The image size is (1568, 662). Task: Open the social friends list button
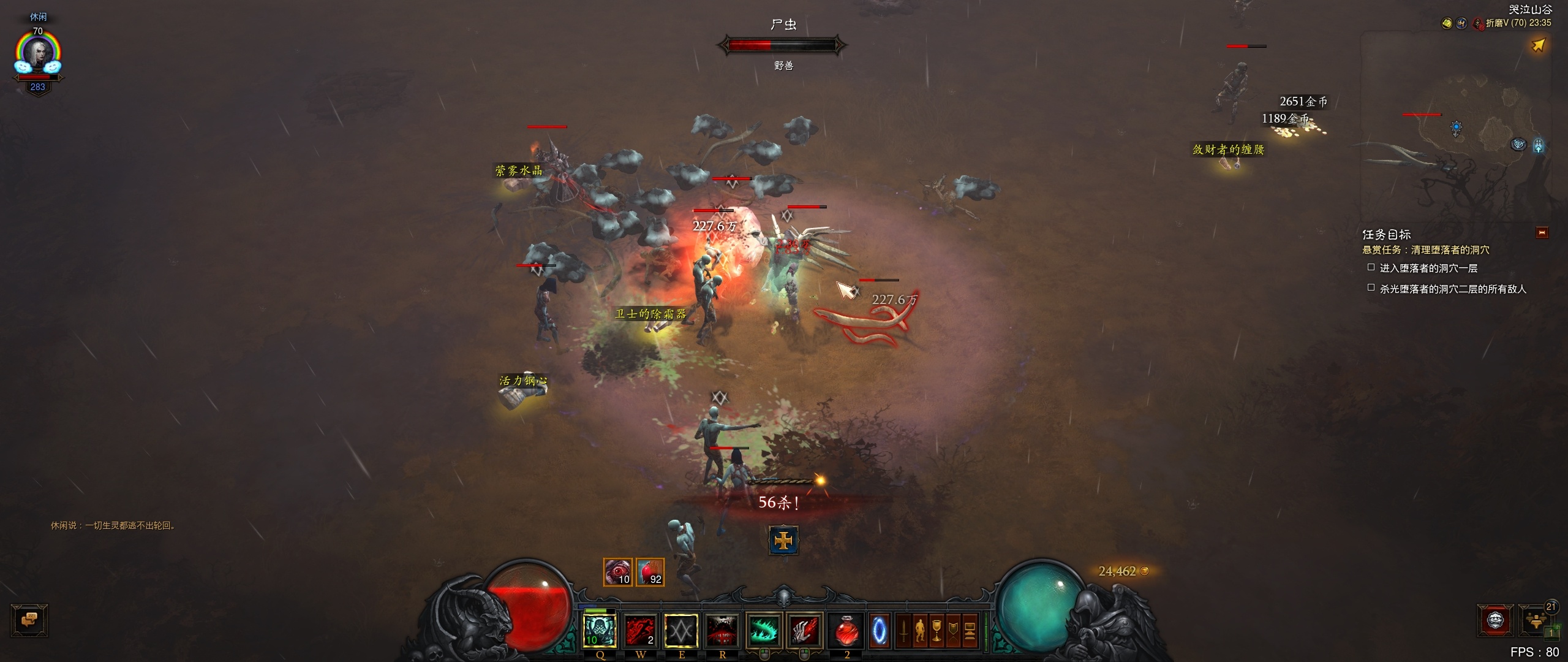pos(1536,620)
